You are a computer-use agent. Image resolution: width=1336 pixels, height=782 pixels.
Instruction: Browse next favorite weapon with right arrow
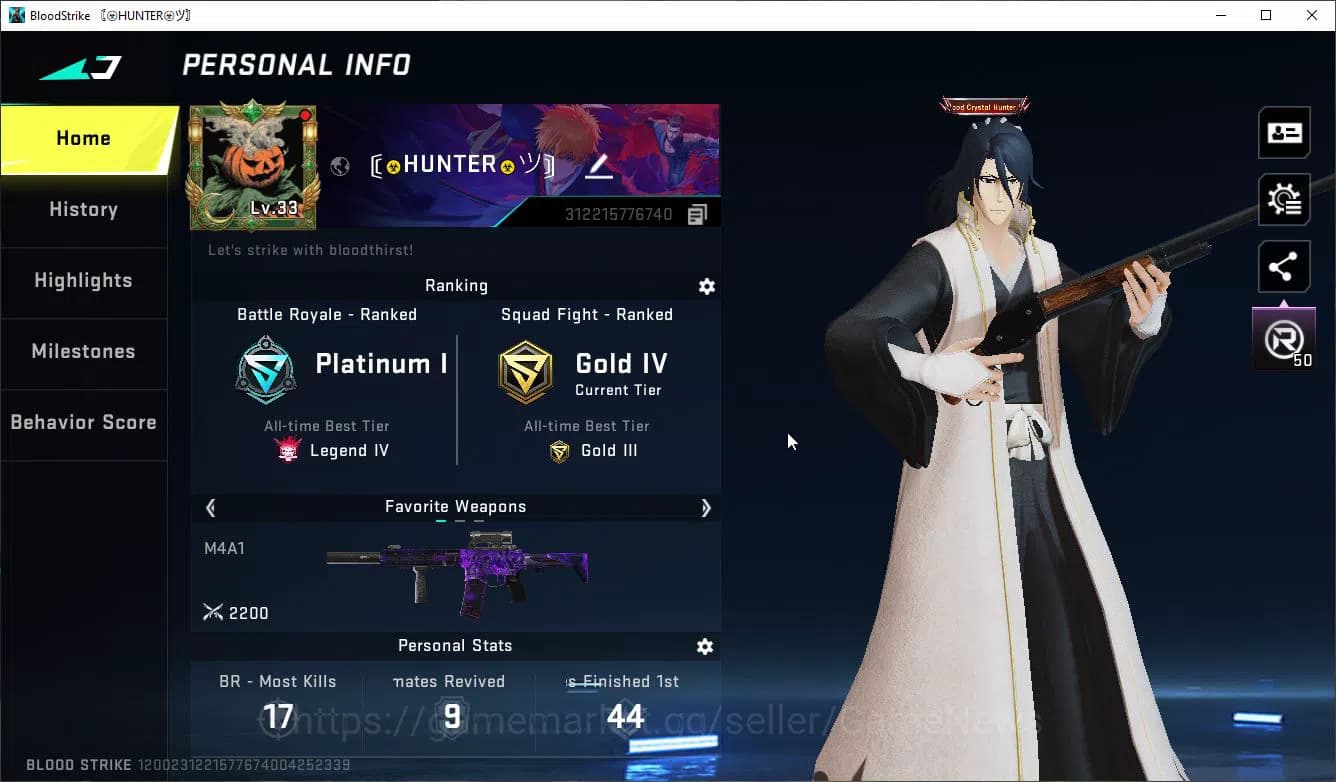[x=707, y=508]
